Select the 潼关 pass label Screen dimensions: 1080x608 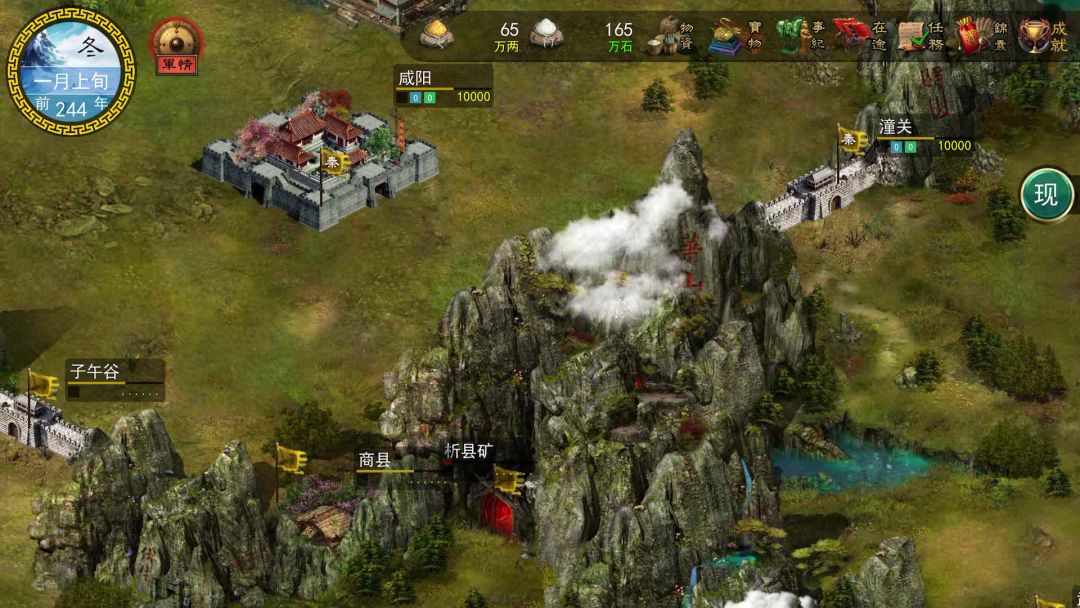tap(897, 128)
